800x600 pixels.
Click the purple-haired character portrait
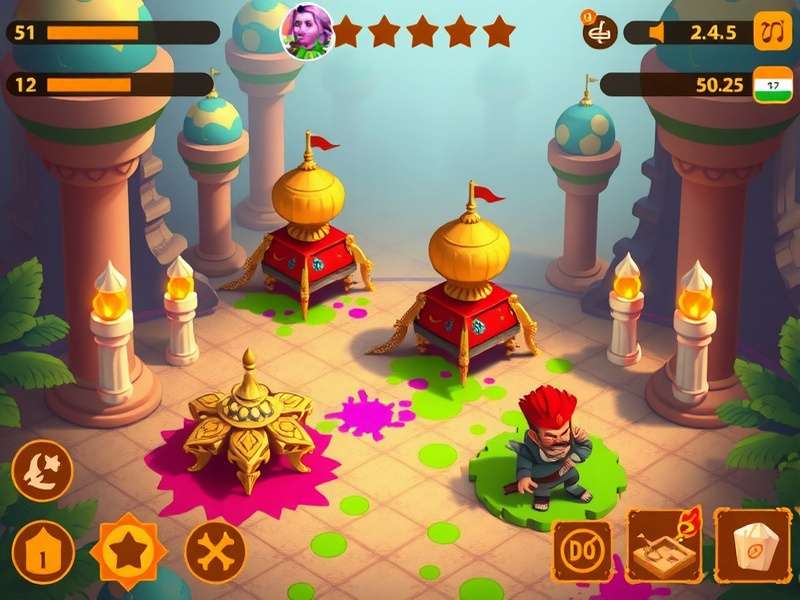click(x=305, y=32)
